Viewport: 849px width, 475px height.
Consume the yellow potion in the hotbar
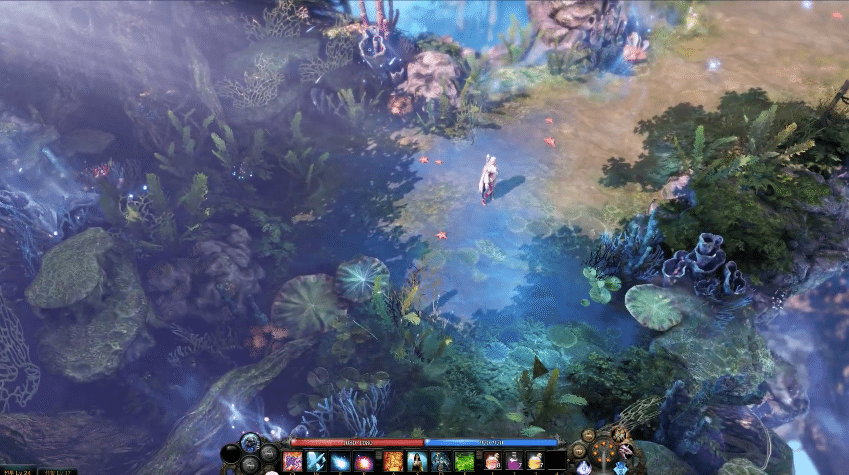(x=535, y=462)
